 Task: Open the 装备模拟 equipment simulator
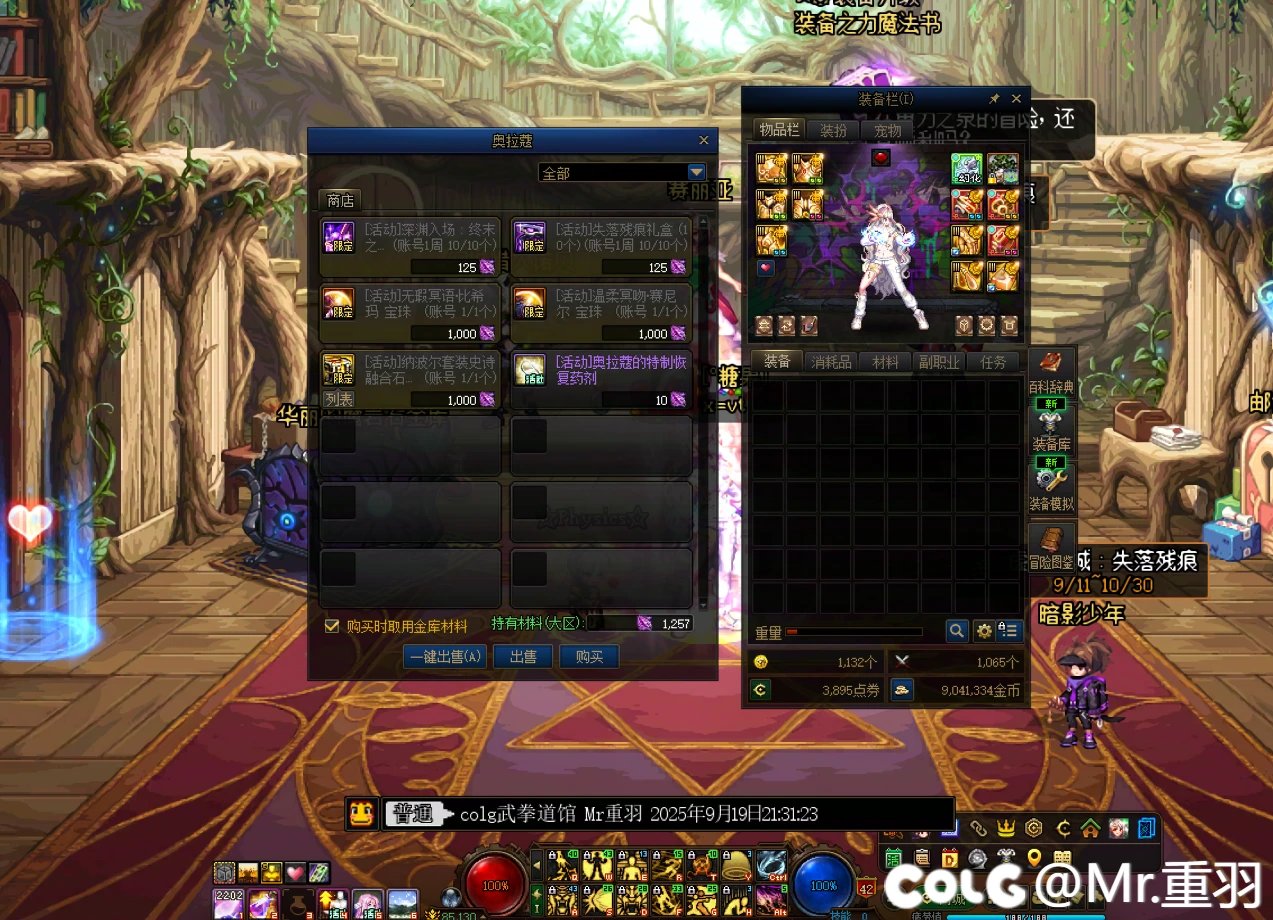tap(1052, 490)
